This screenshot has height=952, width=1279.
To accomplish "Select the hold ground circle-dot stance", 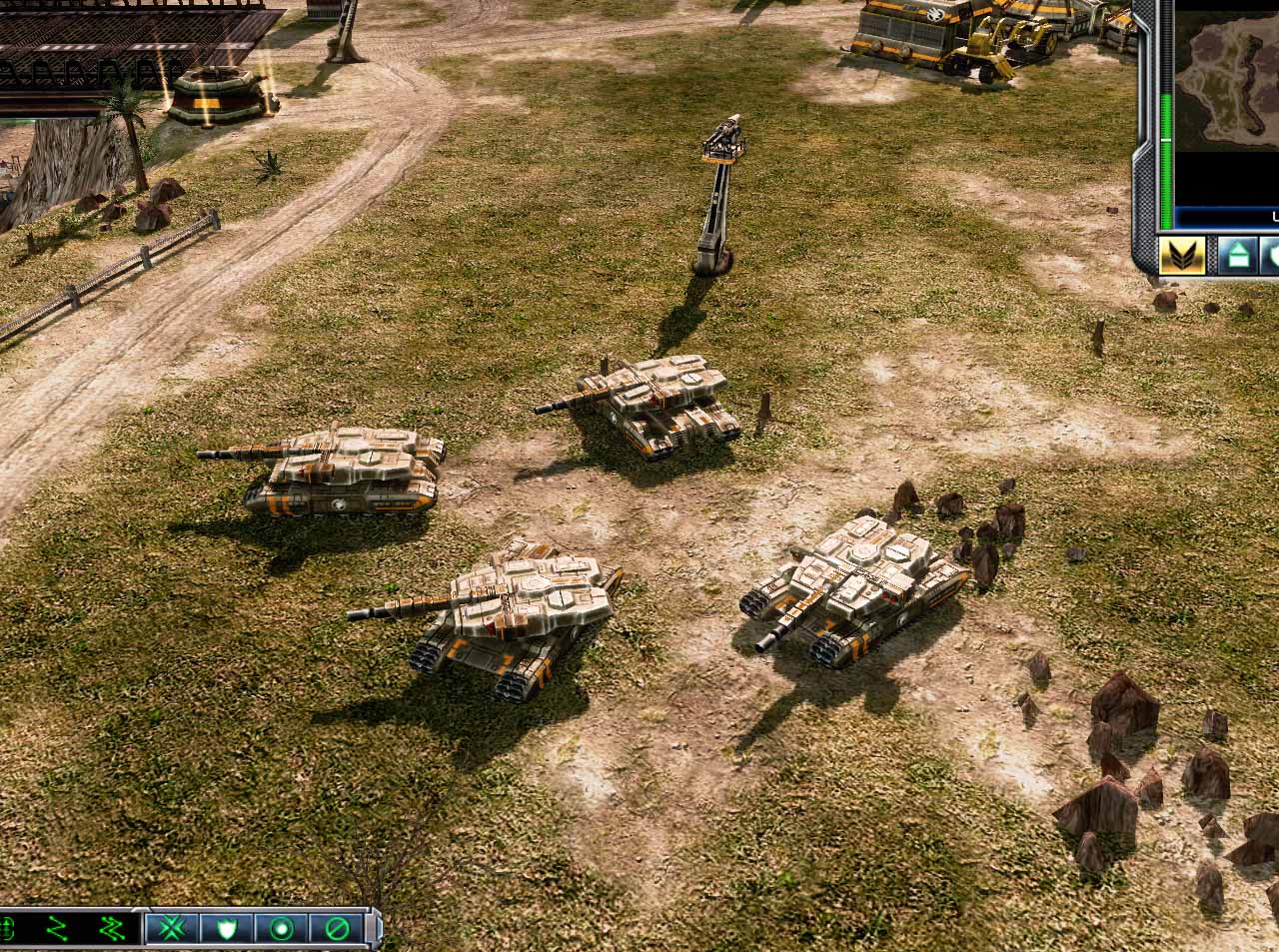I will point(282,928).
